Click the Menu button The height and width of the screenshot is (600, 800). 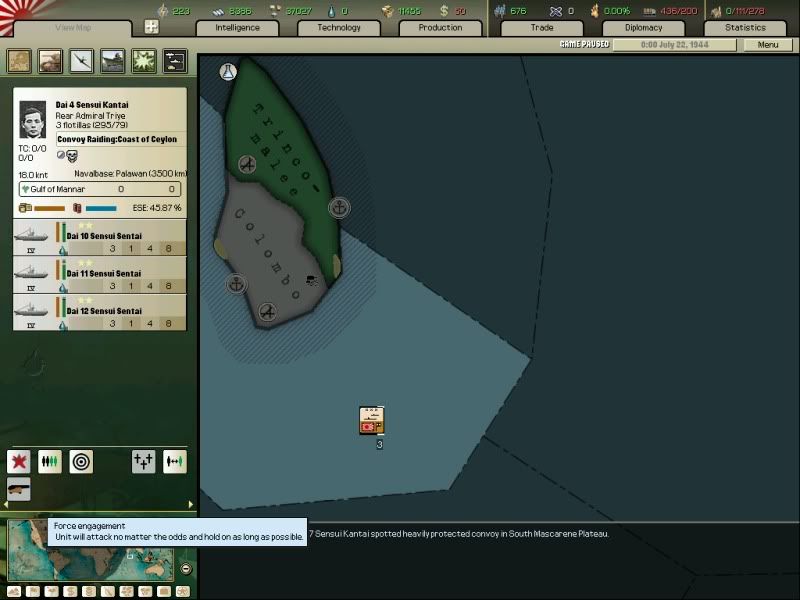[x=768, y=45]
